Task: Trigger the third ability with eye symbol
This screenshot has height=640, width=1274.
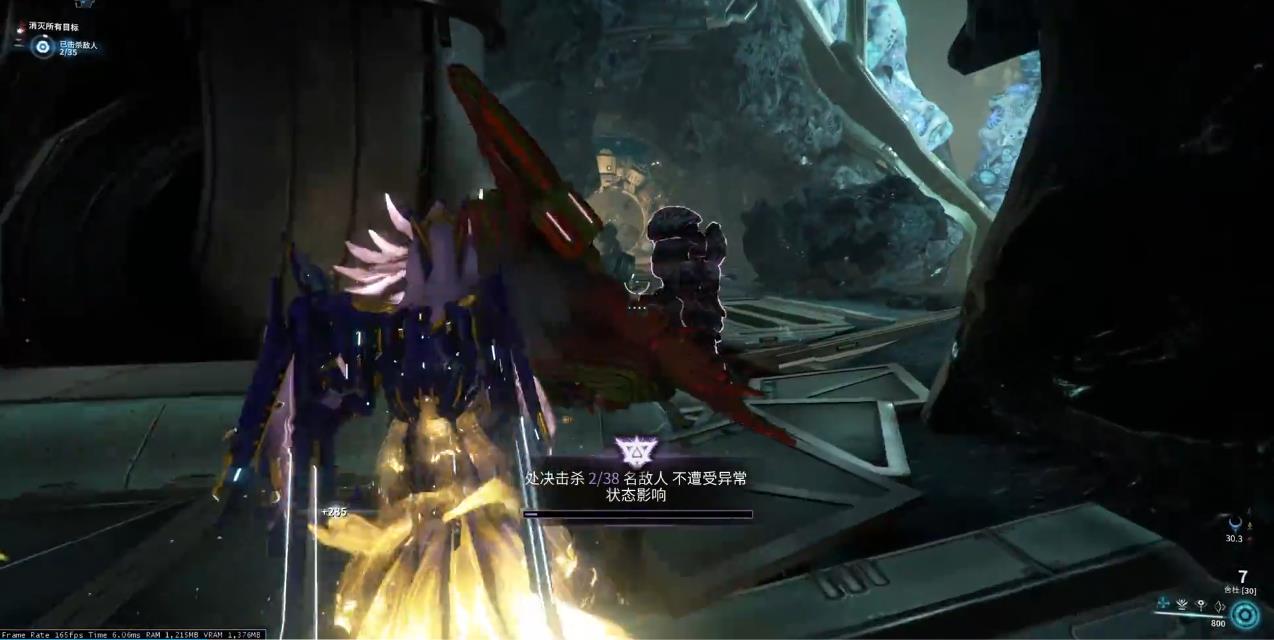Action: (1201, 604)
